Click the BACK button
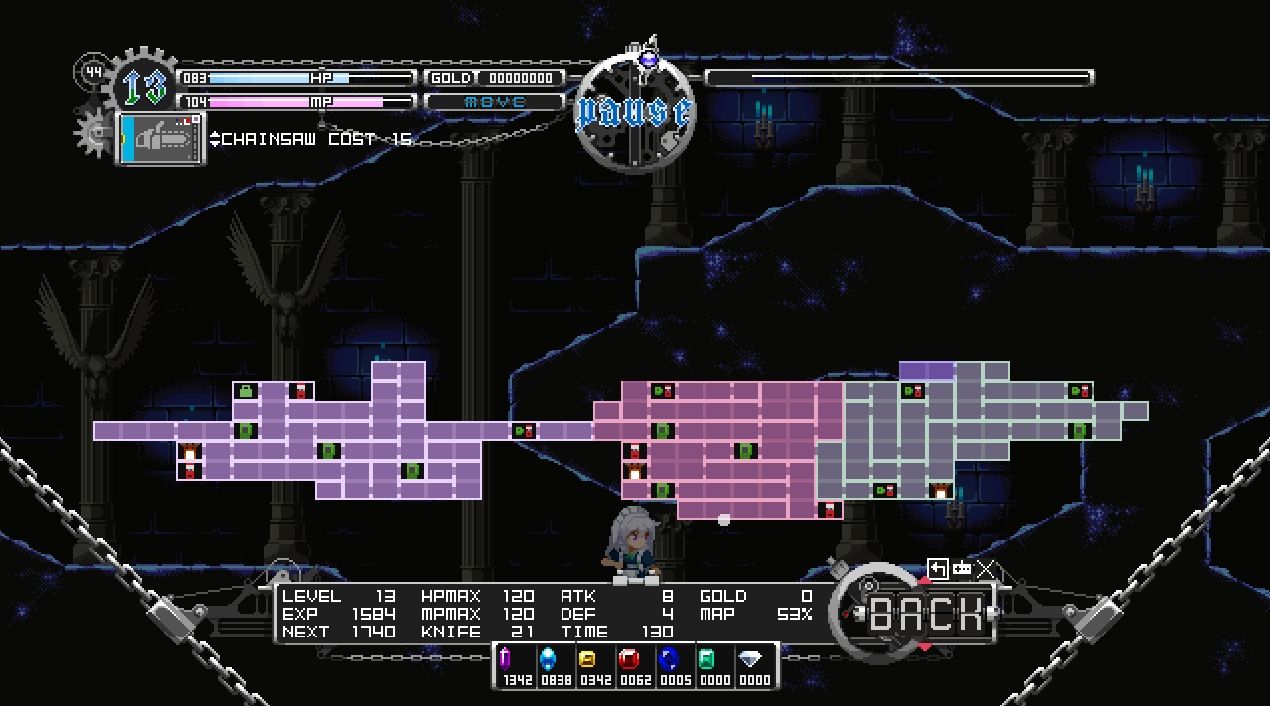This screenshot has width=1270, height=706. [925, 614]
